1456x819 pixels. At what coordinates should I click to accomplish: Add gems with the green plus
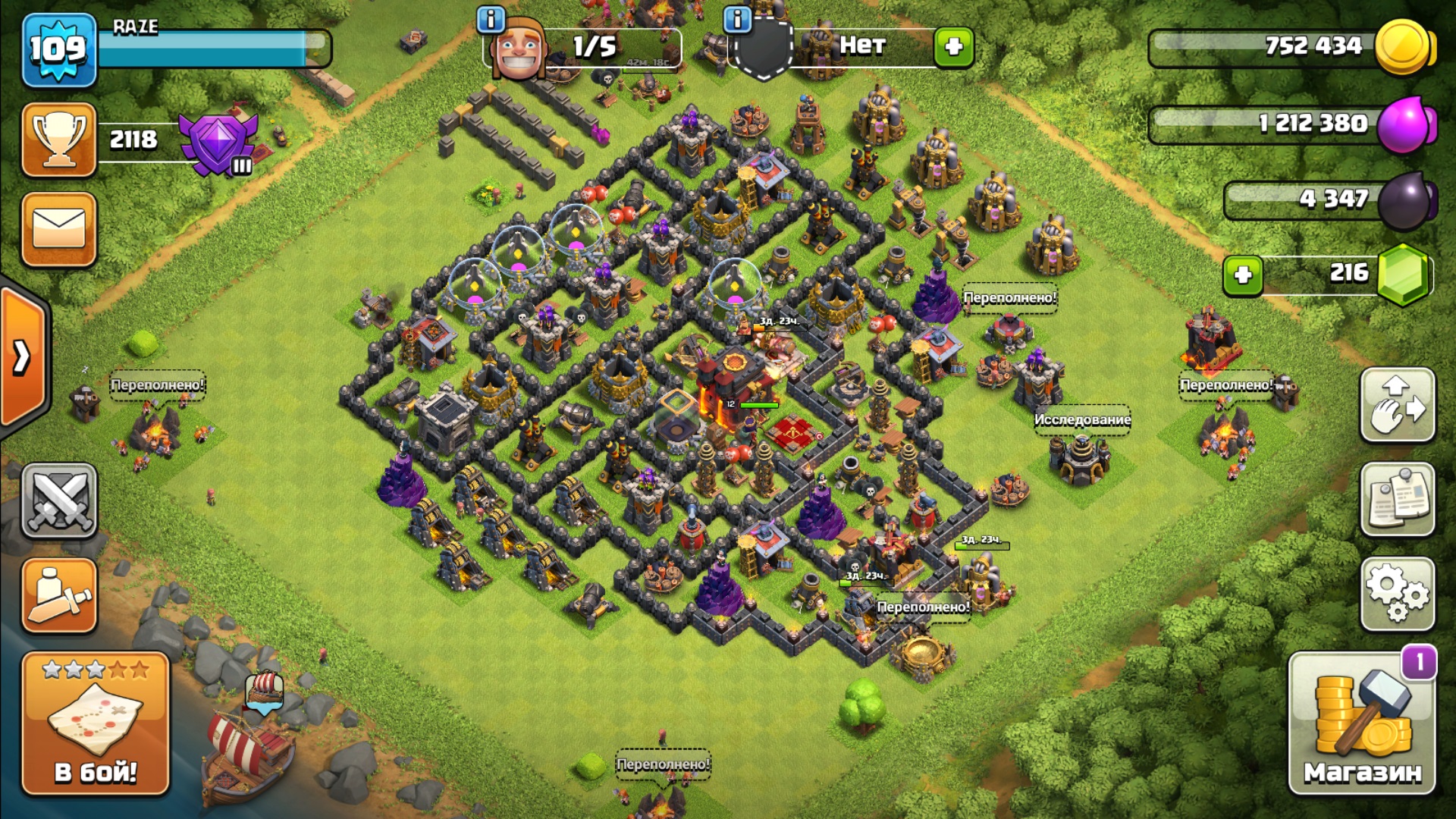(1243, 275)
